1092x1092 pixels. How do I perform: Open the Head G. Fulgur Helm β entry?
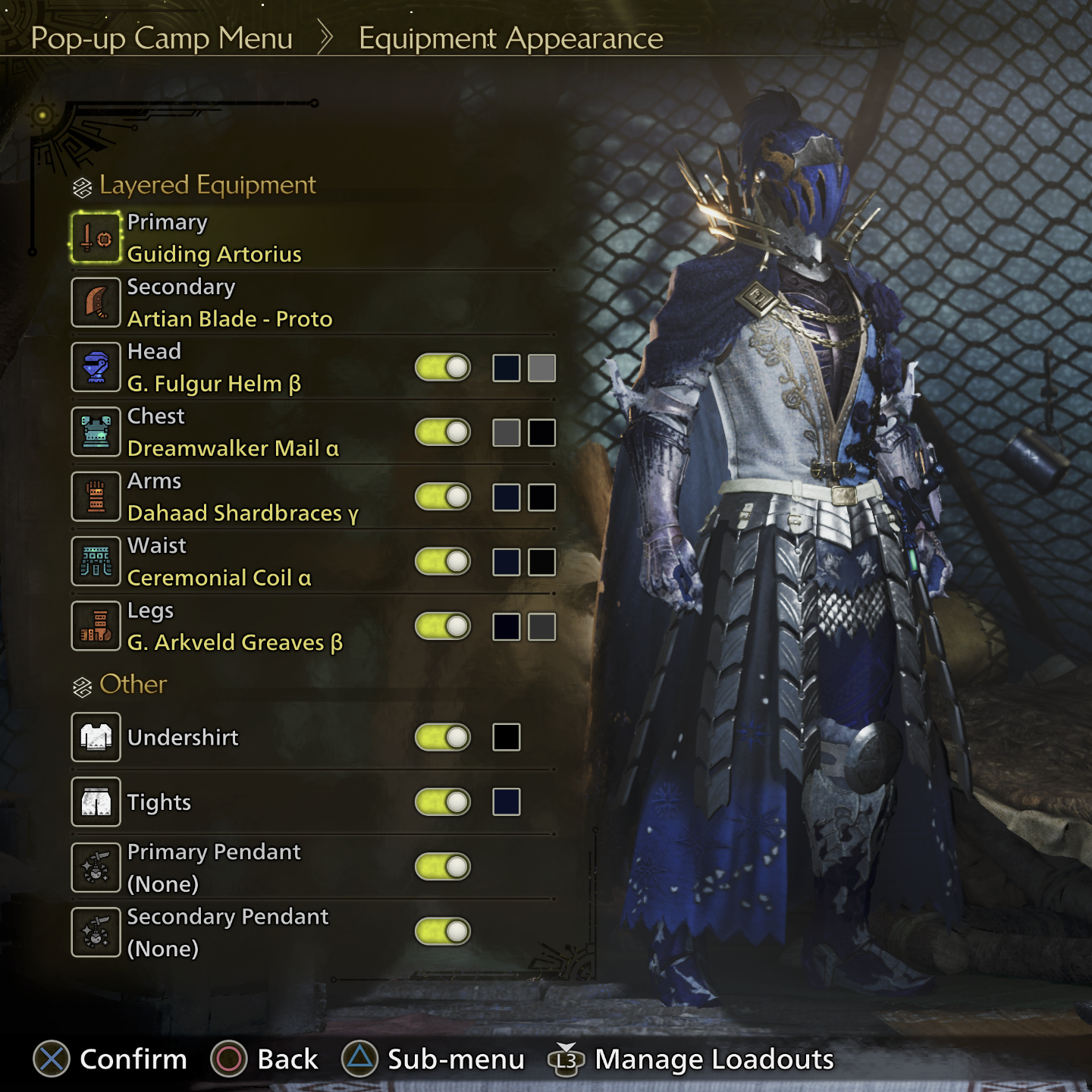[214, 368]
